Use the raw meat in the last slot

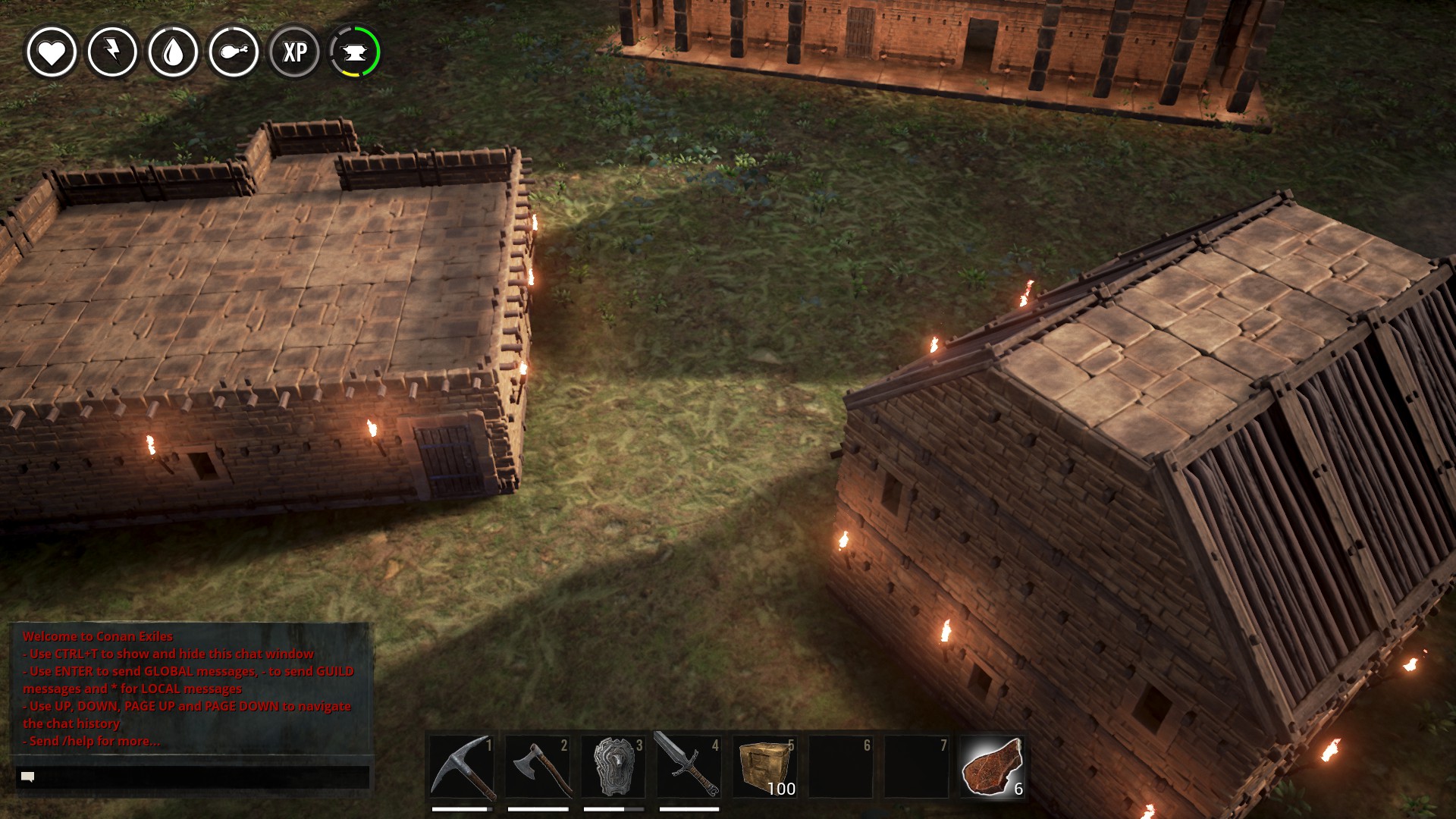point(992,767)
